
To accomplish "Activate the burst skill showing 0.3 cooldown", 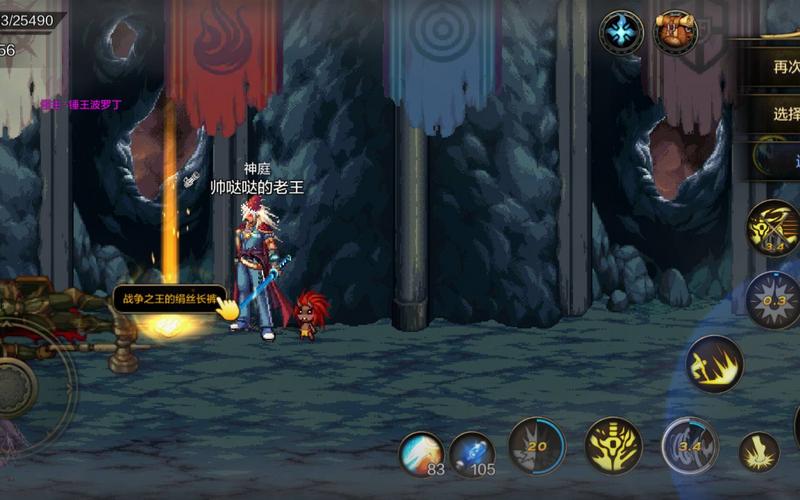I will (773, 300).
